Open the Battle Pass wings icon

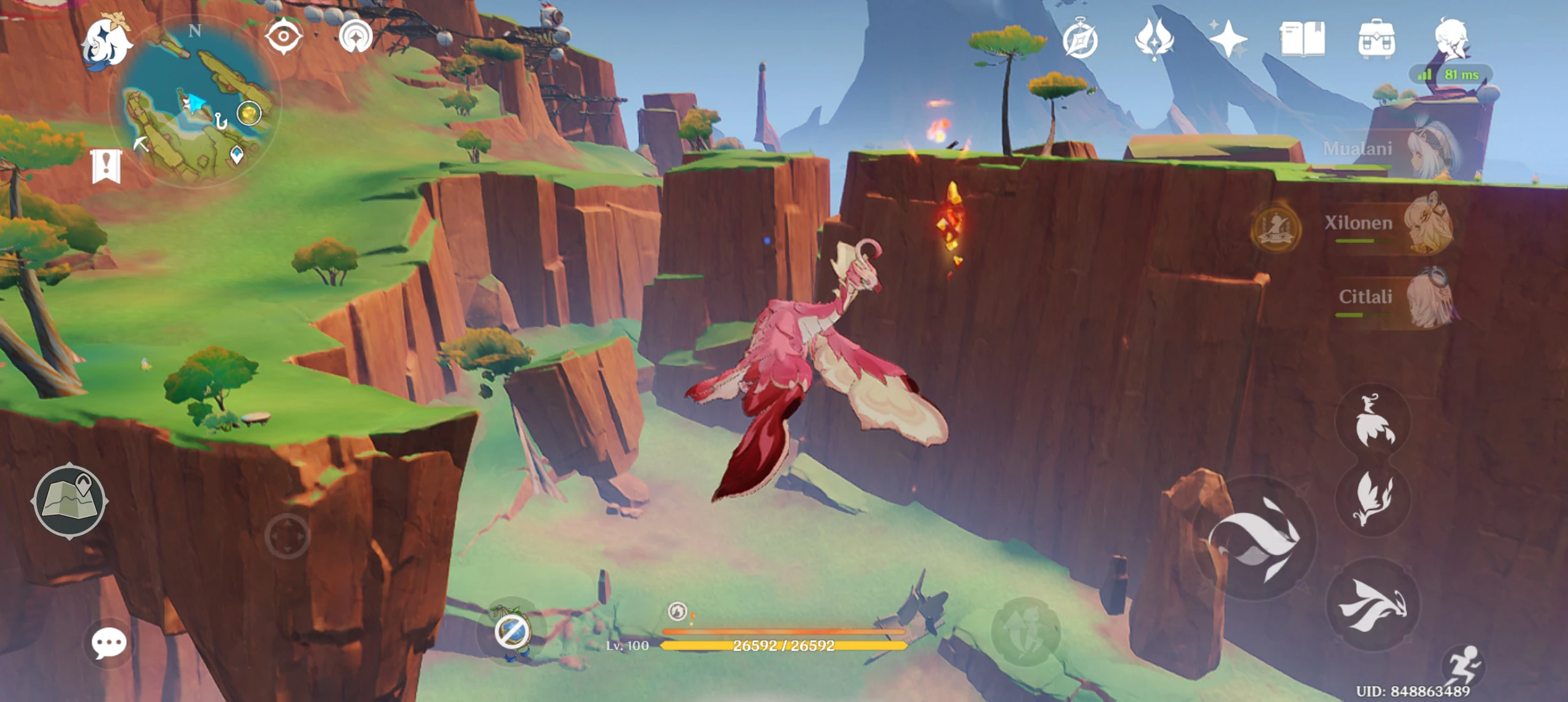1155,39
